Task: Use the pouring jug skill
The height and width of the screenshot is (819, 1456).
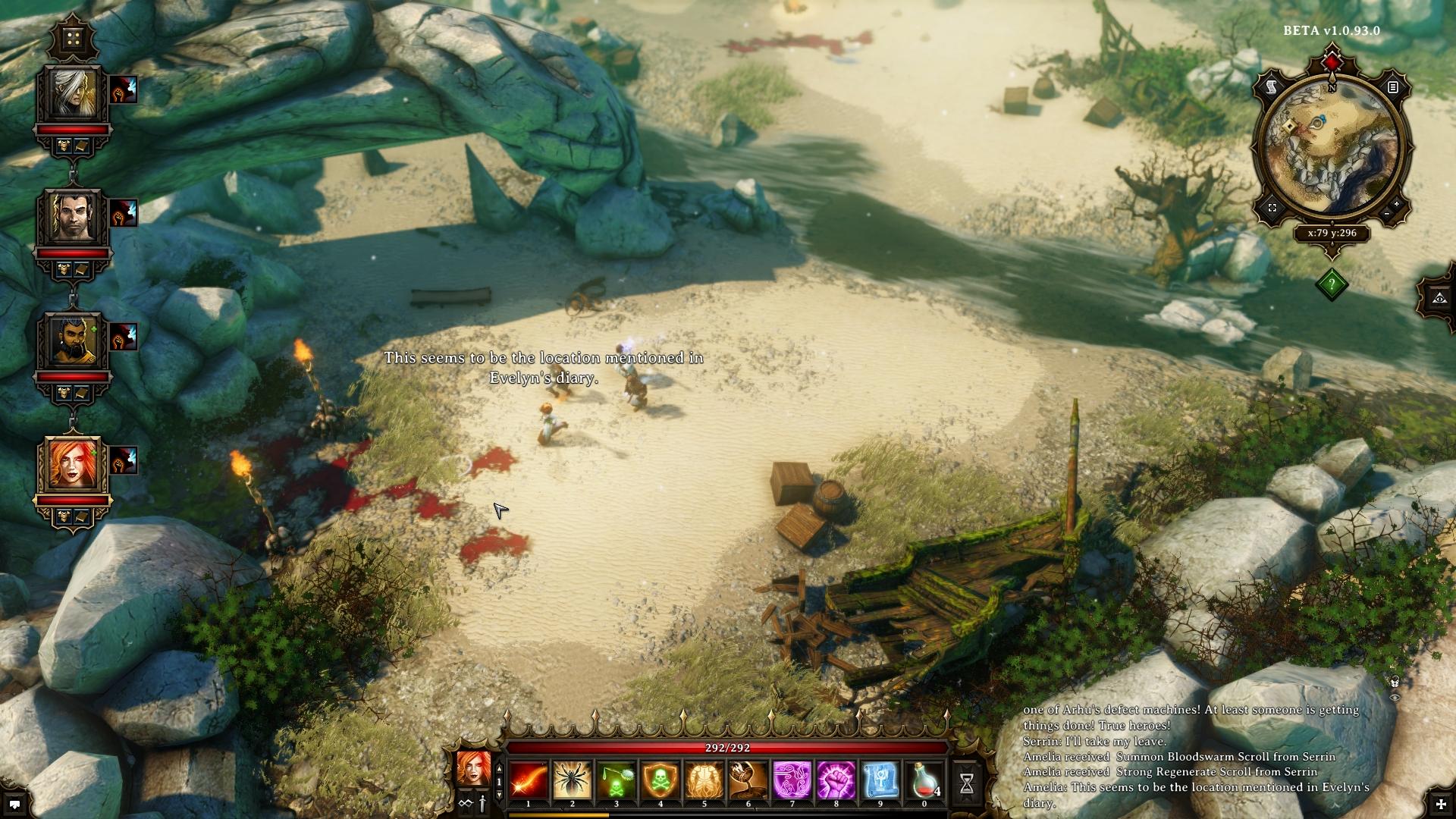Action: [x=748, y=781]
